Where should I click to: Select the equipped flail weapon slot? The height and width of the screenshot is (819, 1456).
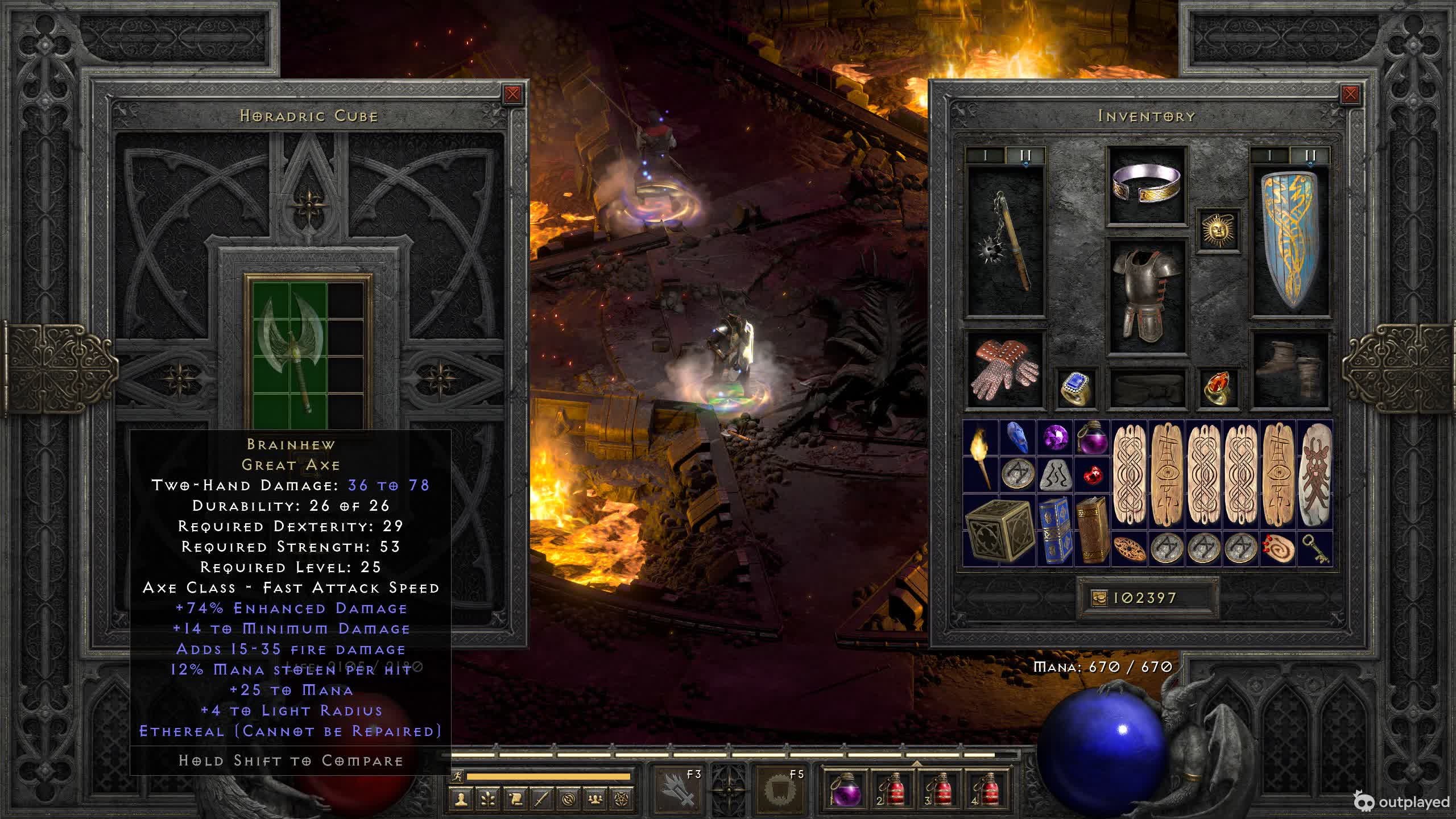[x=1006, y=242]
